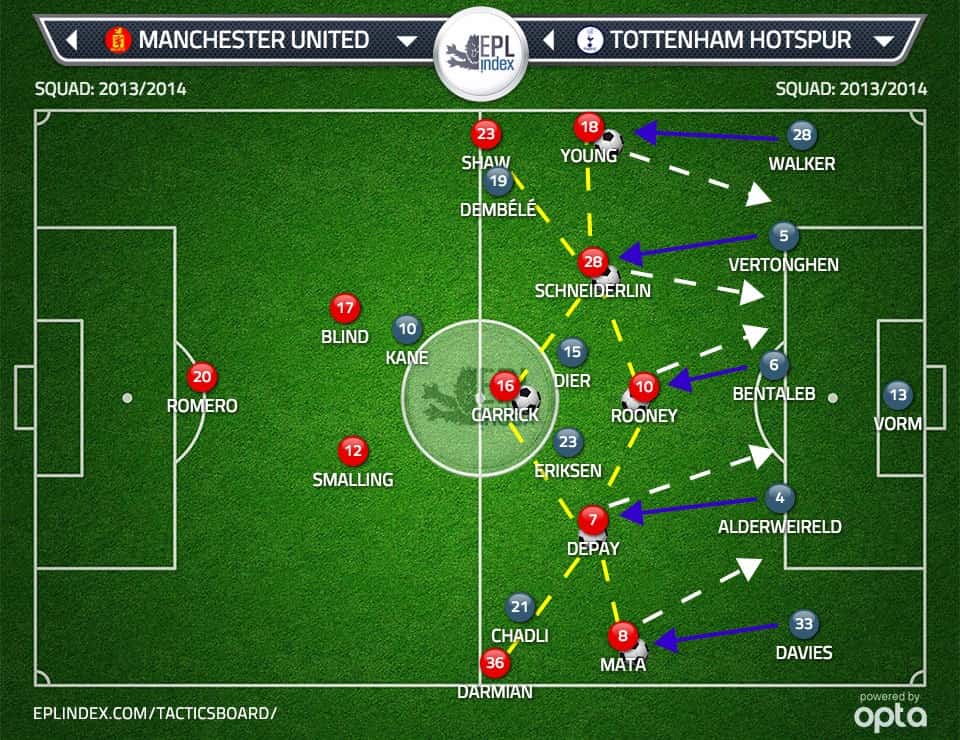Select Rooney's red number 10 token

[645, 386]
